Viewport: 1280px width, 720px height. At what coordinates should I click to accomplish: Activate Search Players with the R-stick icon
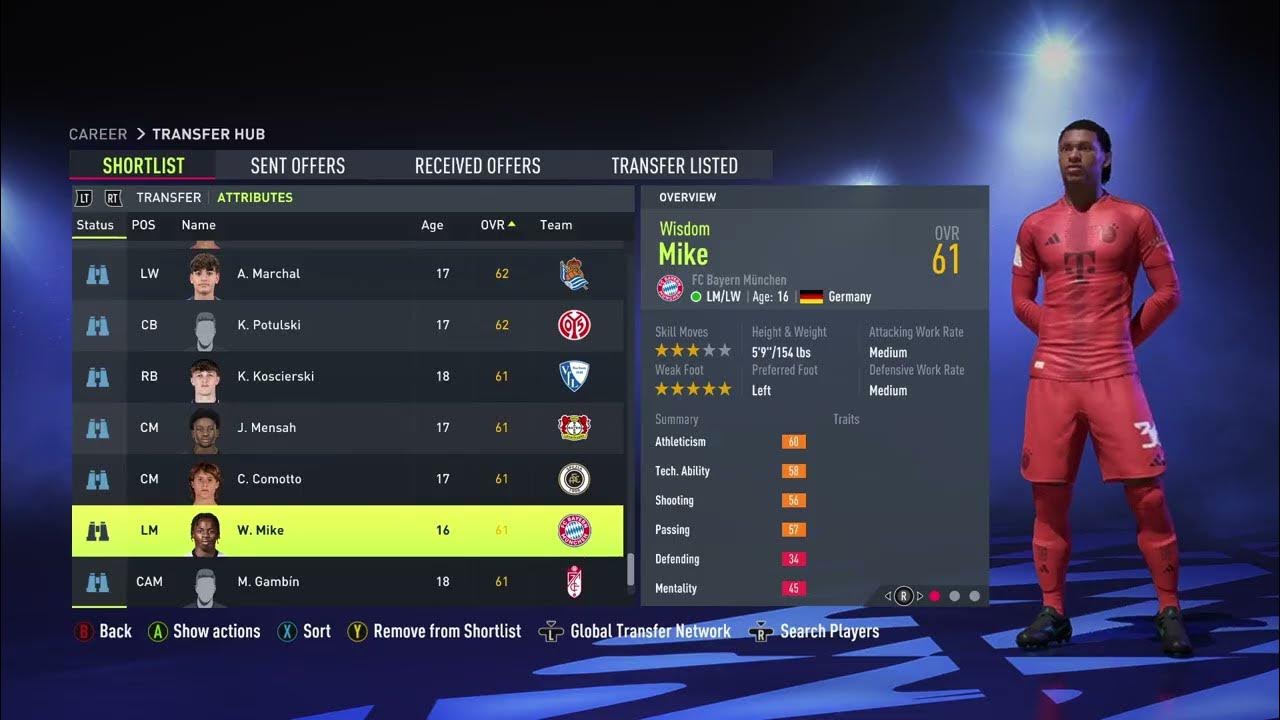click(761, 631)
